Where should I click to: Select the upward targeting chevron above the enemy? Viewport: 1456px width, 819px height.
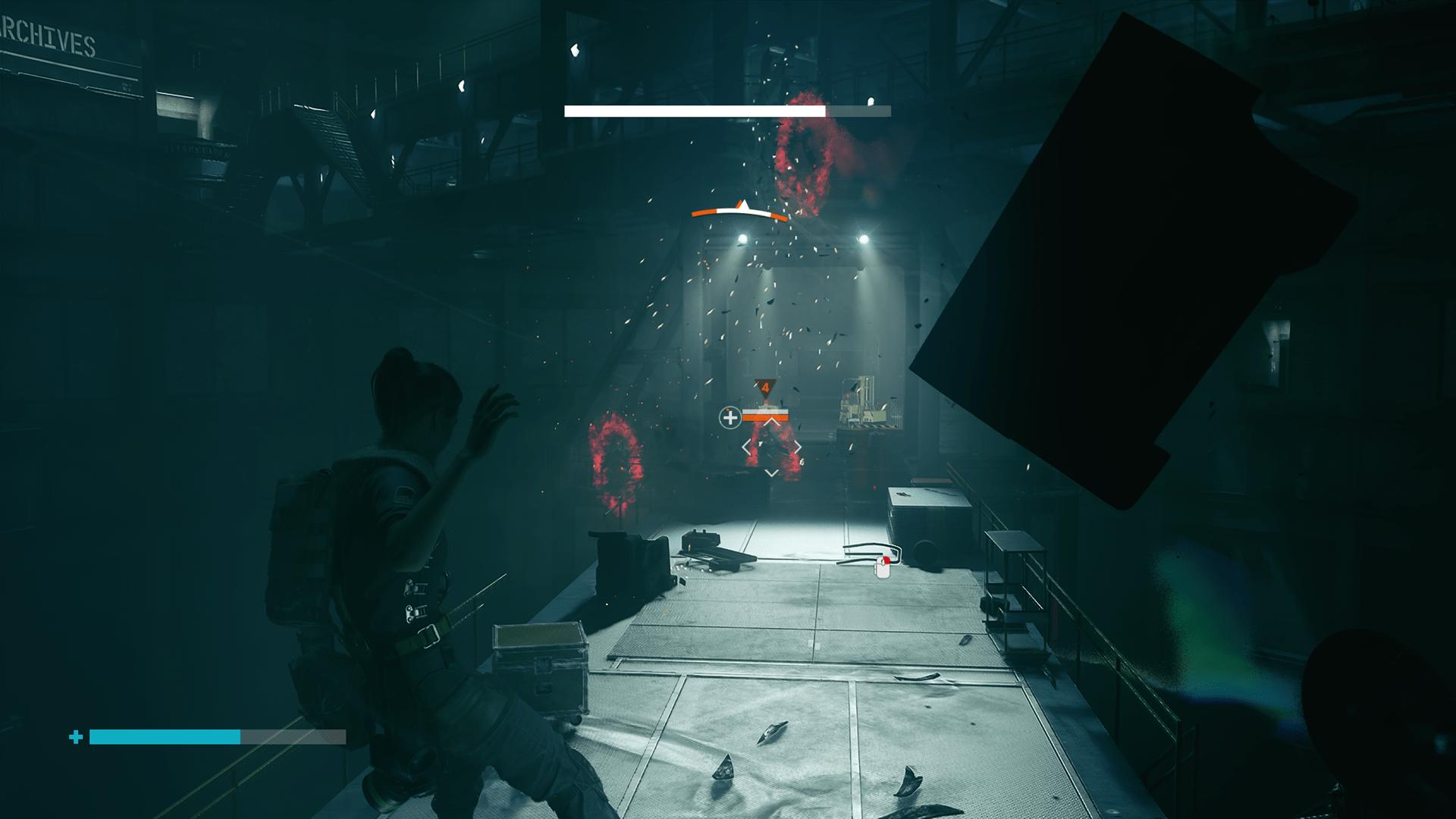(771, 422)
